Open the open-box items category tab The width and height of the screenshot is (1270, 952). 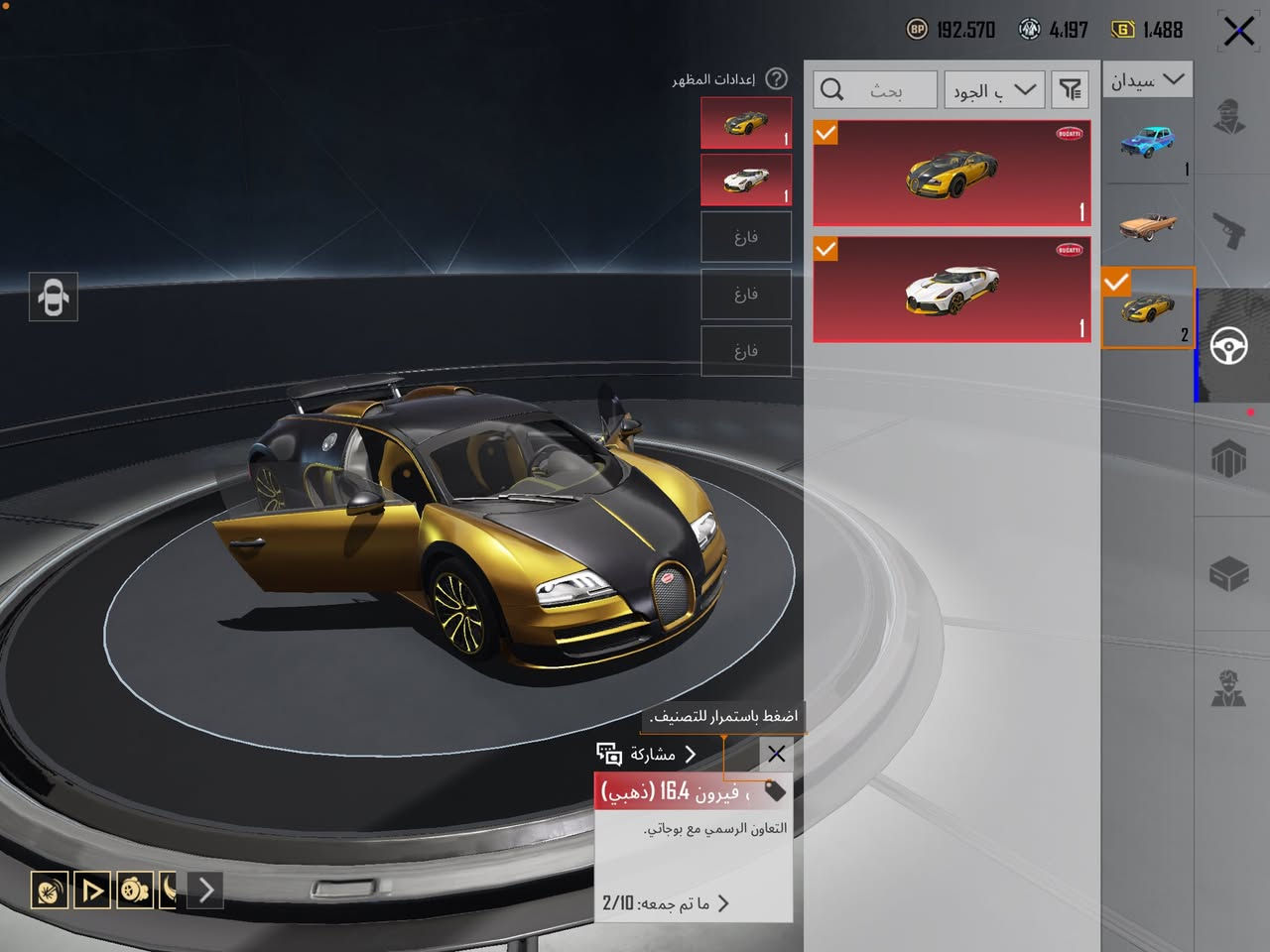[x=1230, y=573]
